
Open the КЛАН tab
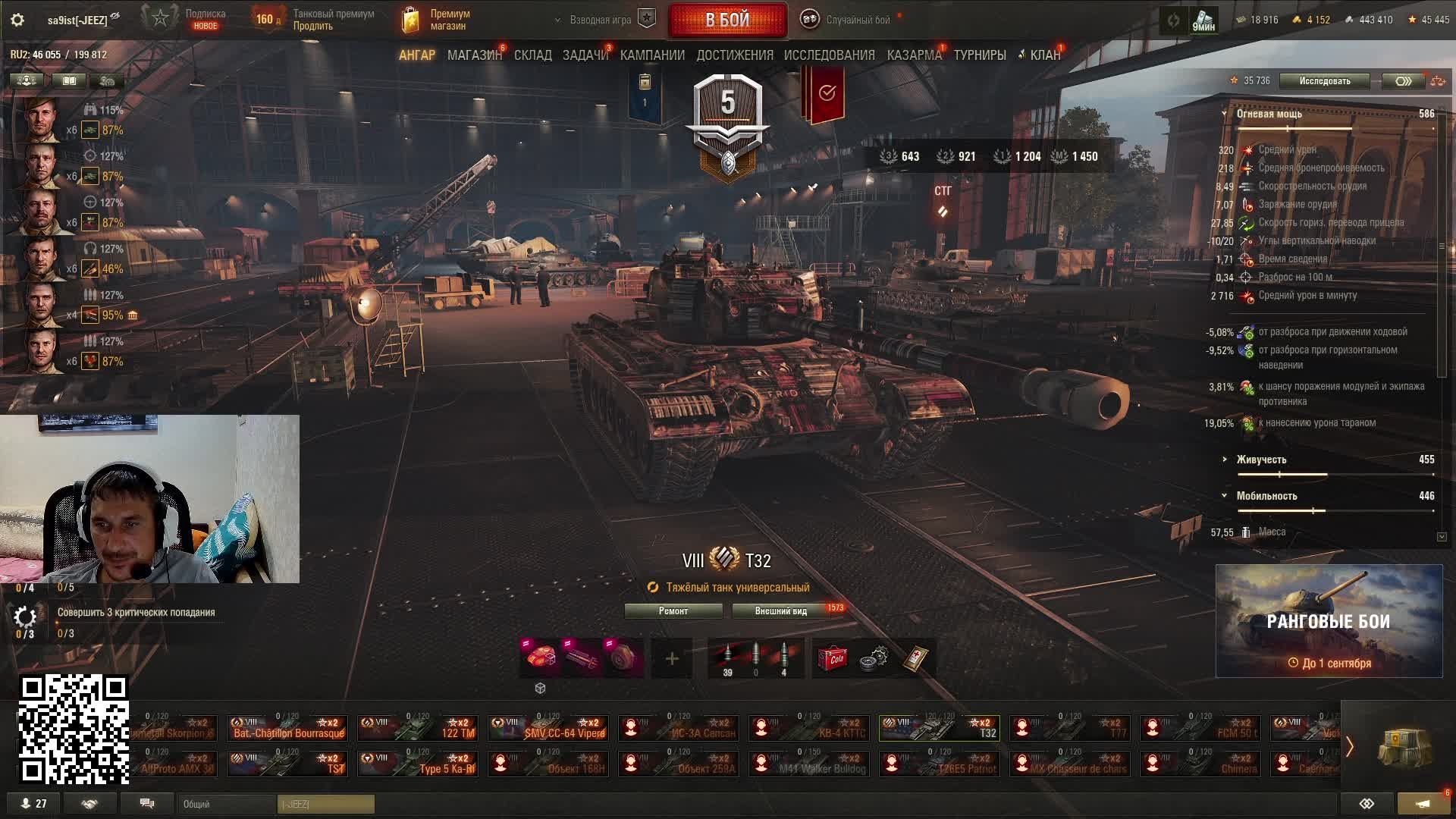point(1044,55)
